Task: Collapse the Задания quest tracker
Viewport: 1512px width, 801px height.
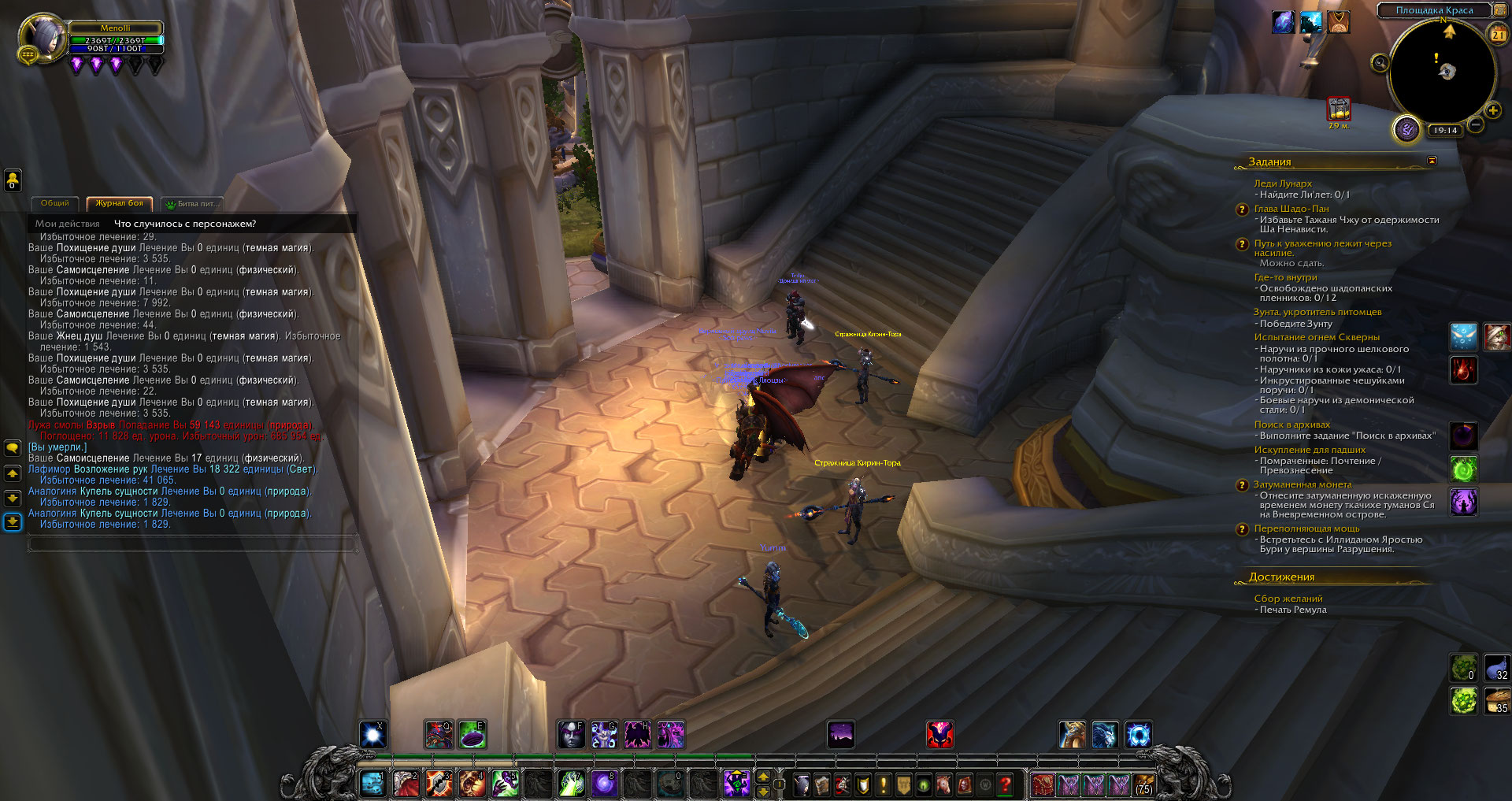Action: coord(1432,161)
